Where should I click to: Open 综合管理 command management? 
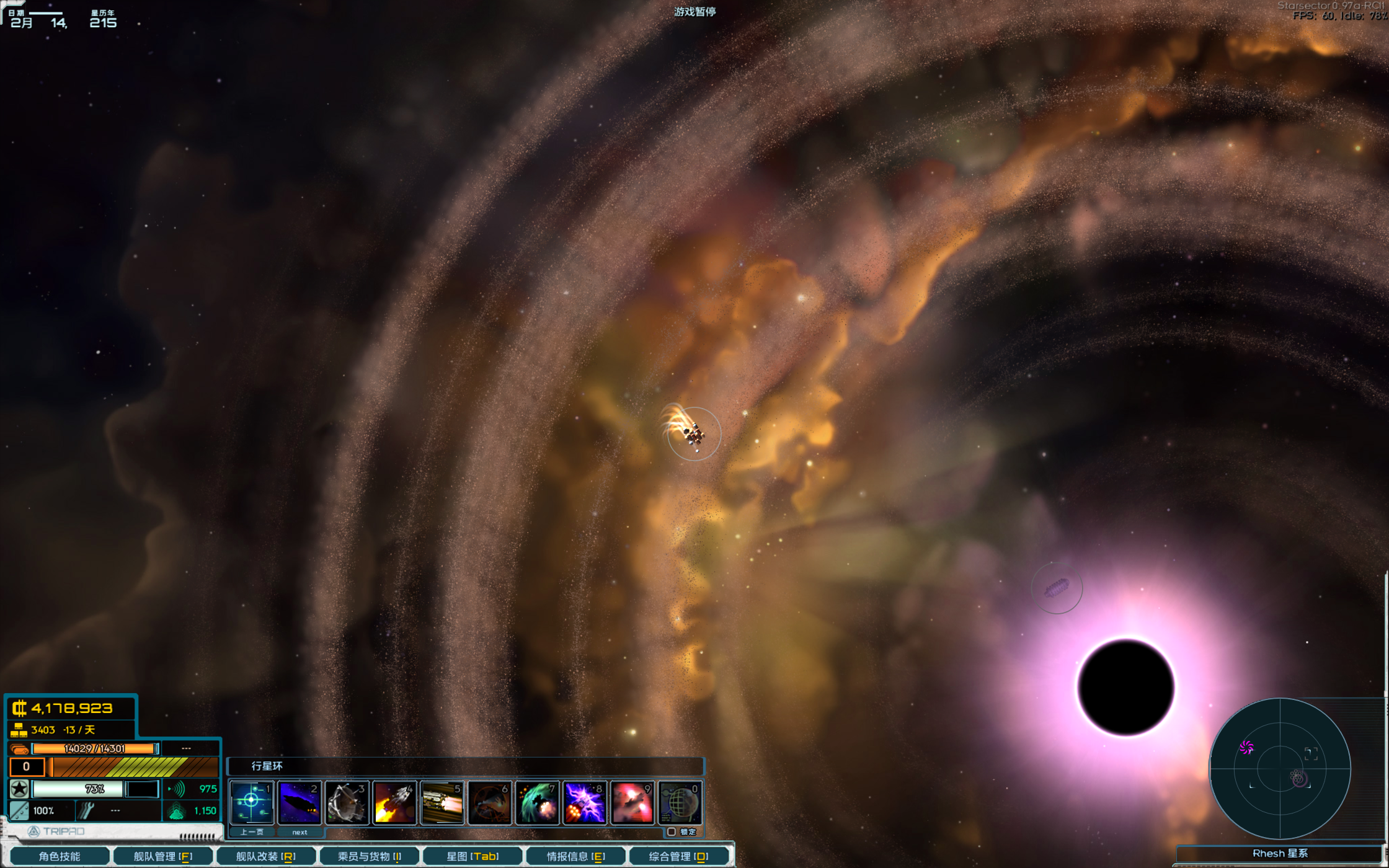pyautogui.click(x=678, y=856)
